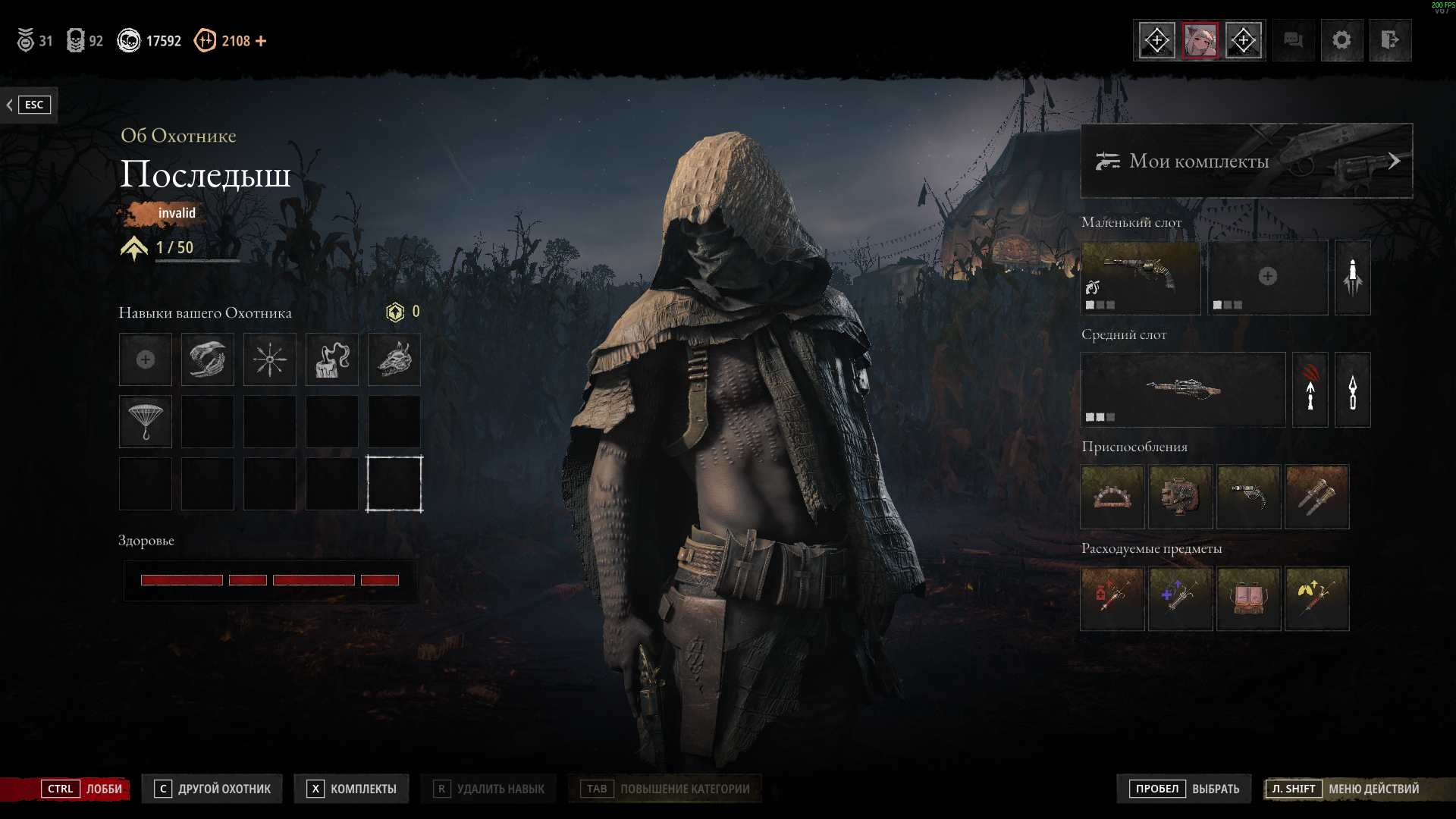Choose the yellow stamina shot syringe
The image size is (1456, 819).
(x=1317, y=598)
